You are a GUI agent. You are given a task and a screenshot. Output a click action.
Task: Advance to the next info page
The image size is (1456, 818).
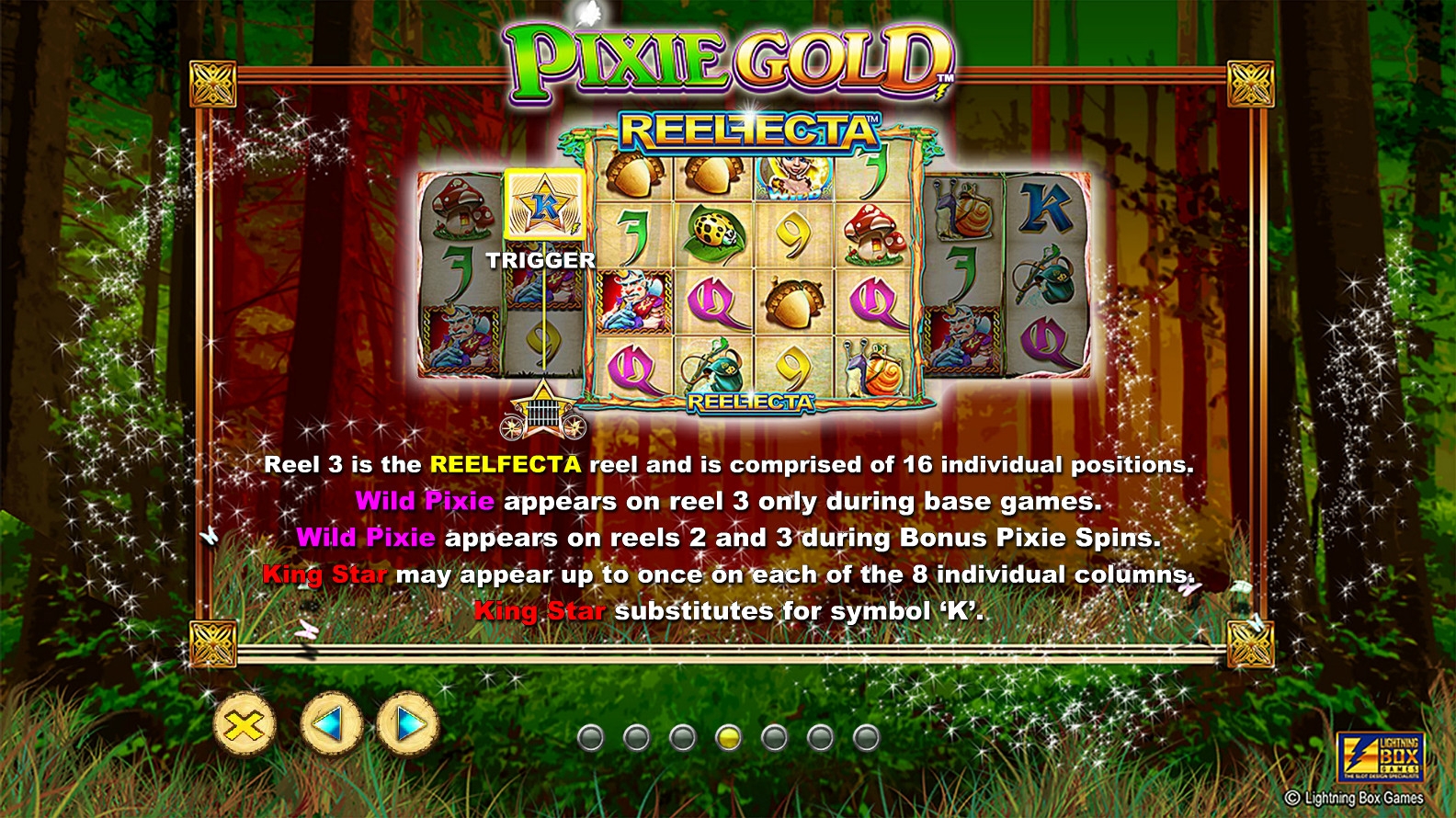pyautogui.click(x=407, y=725)
